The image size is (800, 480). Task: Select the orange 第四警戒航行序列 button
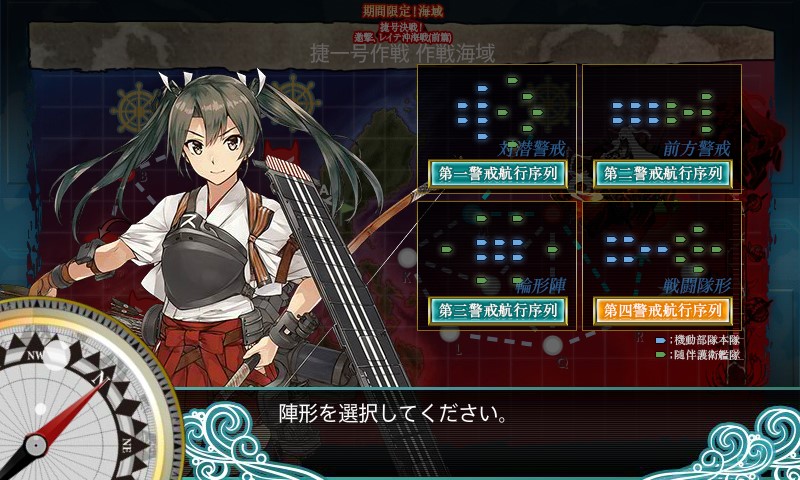click(662, 310)
